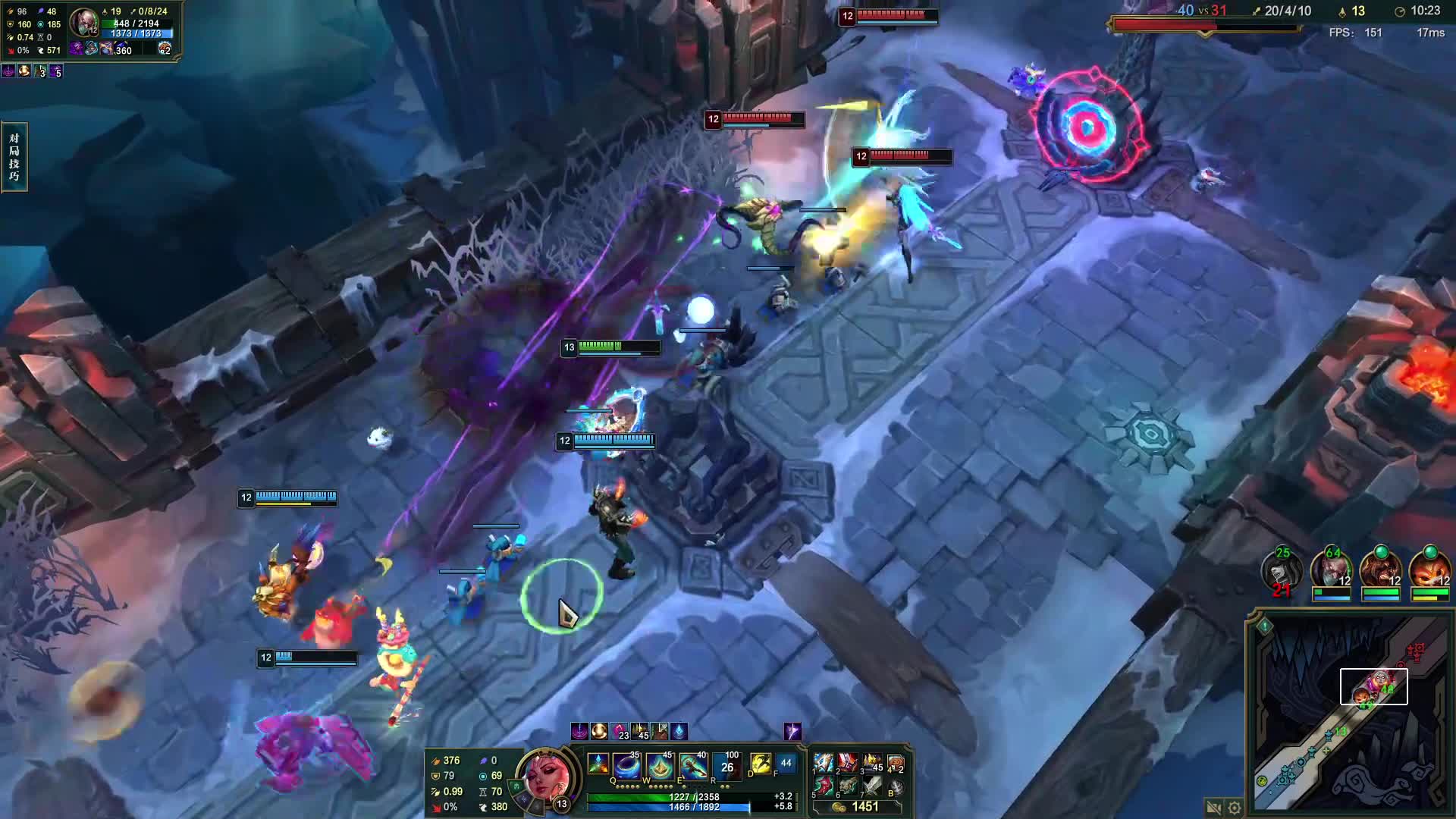Image resolution: width=1456 pixels, height=819 pixels.
Task: Cast the W ability
Action: (x=660, y=767)
